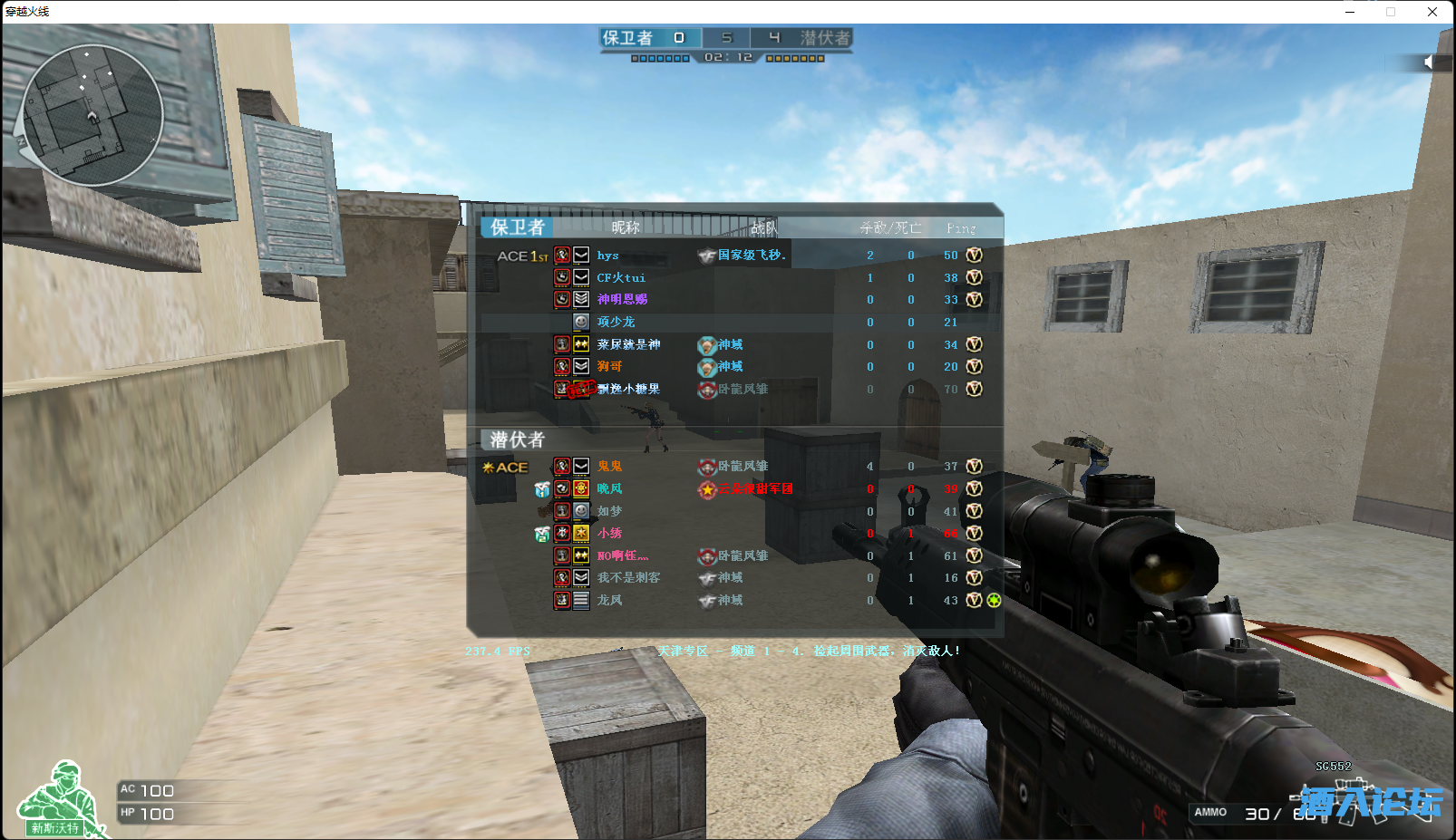Image resolution: width=1456 pixels, height=840 pixels.
Task: Click the minimap in the top-left corner
Action: pyautogui.click(x=93, y=114)
